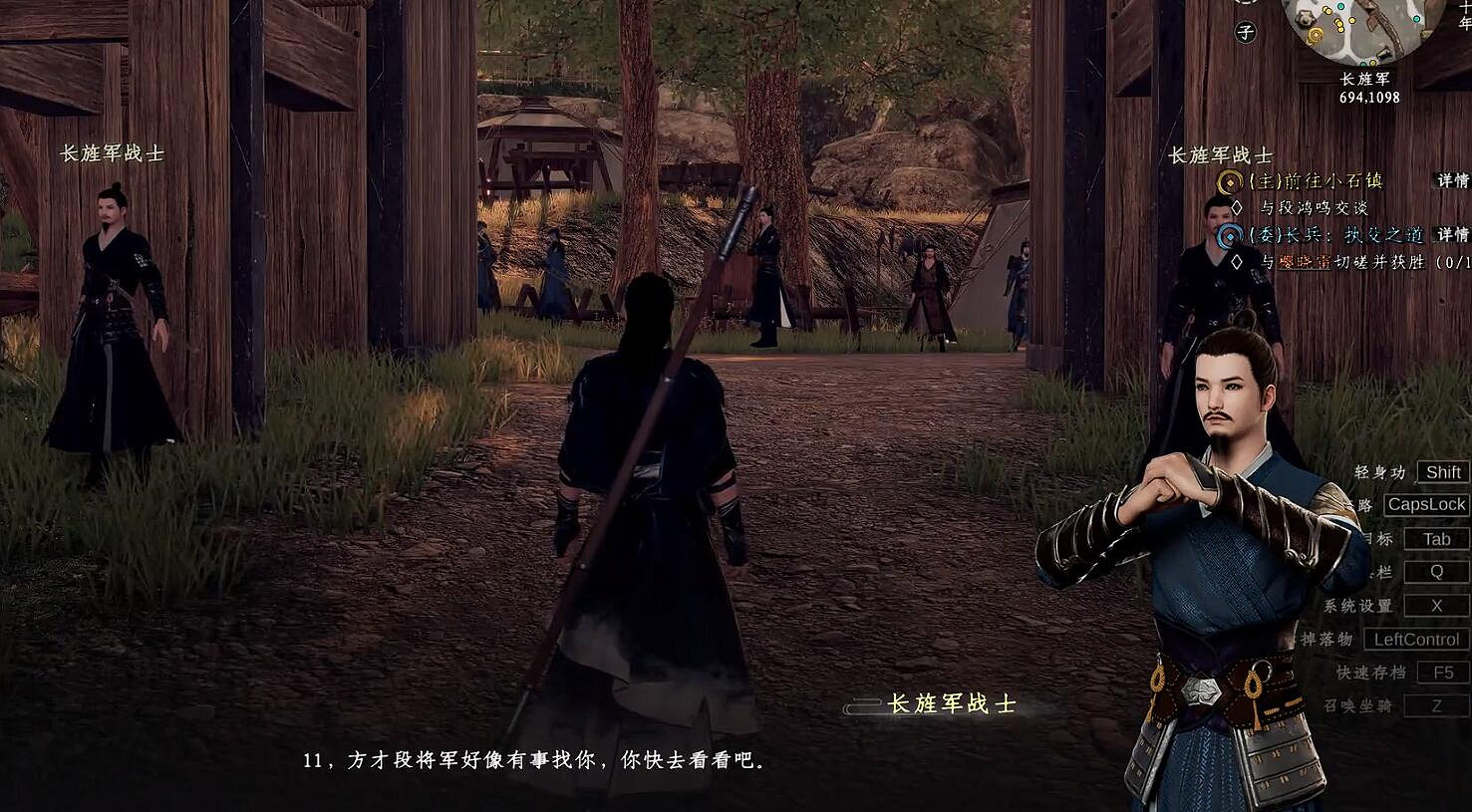Screen dimensions: 1472x812
Task: Expand 详情 for the 前往小石镇 quest
Action: pos(1451,181)
